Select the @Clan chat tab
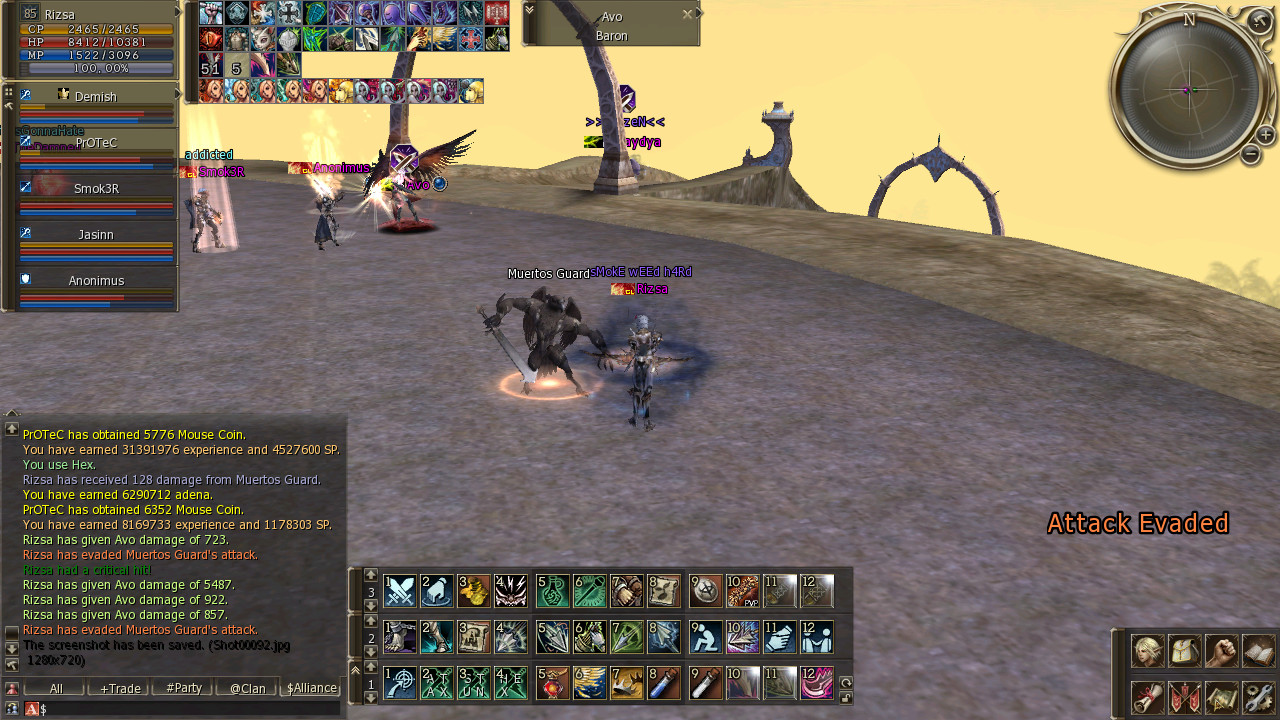 247,688
